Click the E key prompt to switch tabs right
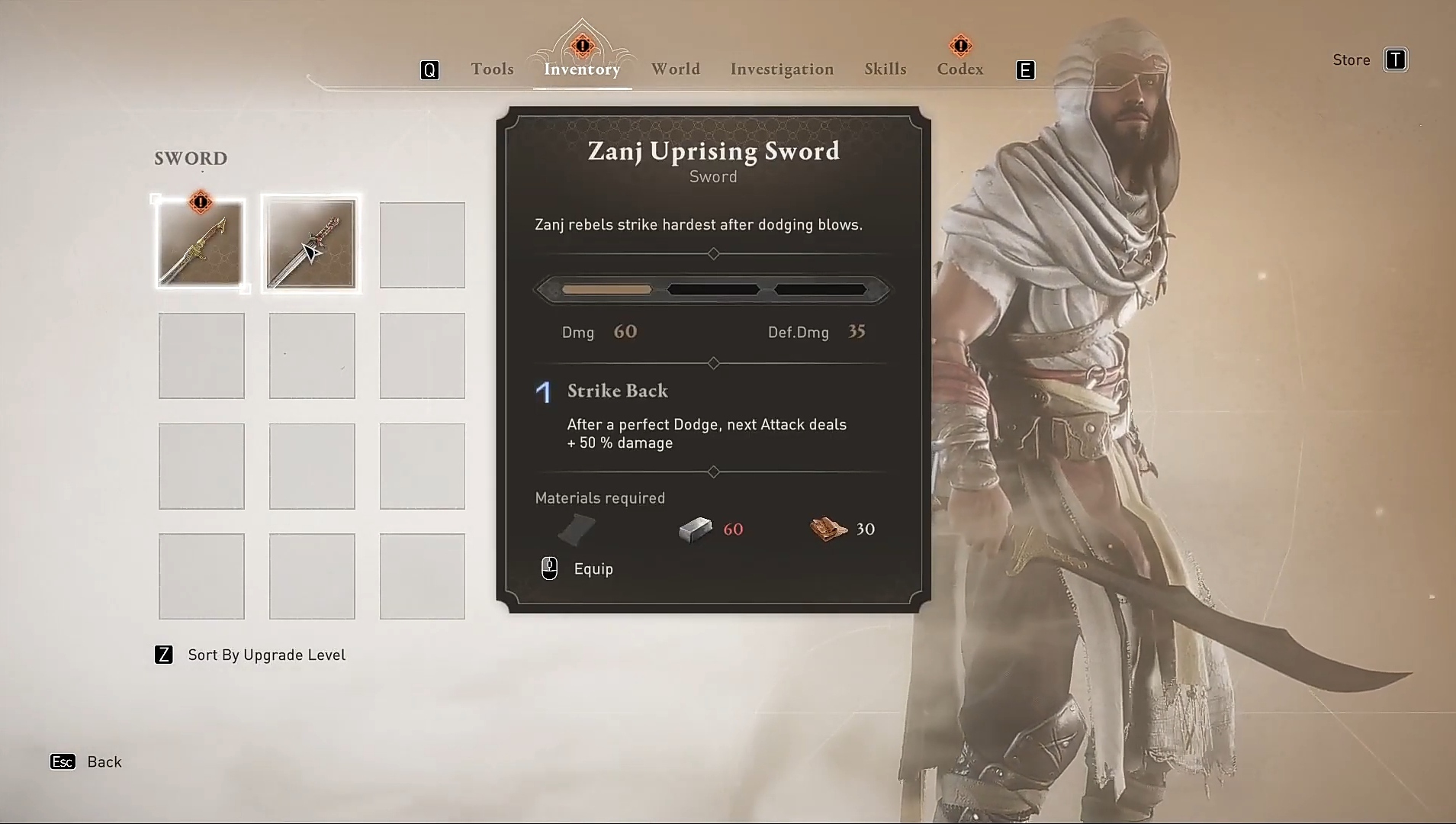Image resolution: width=1456 pixels, height=824 pixels. point(1026,69)
